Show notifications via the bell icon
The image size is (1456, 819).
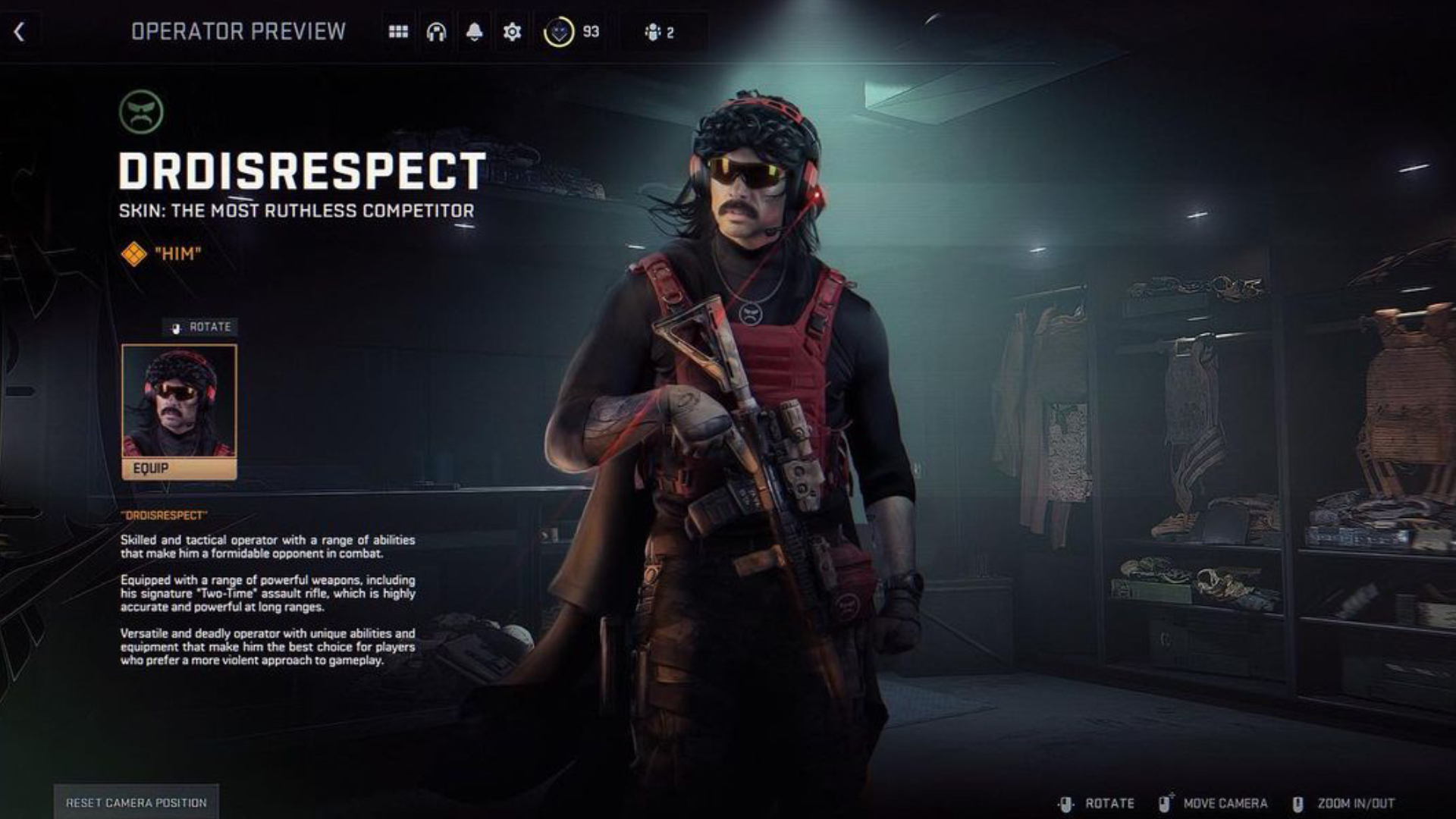click(x=474, y=32)
